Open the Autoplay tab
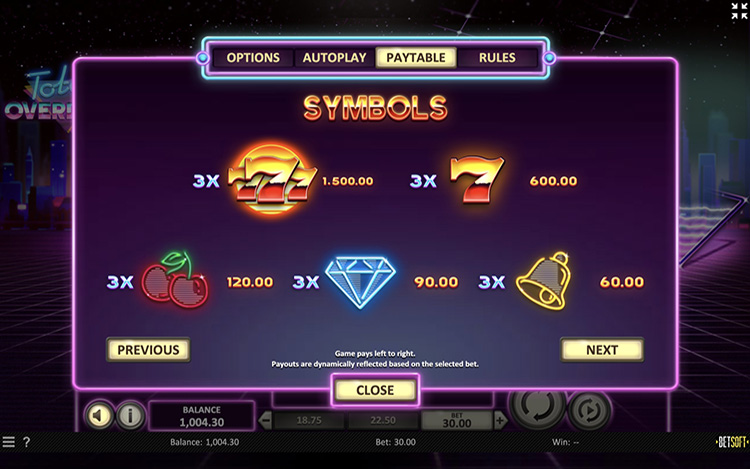The image size is (750, 469). [x=335, y=58]
